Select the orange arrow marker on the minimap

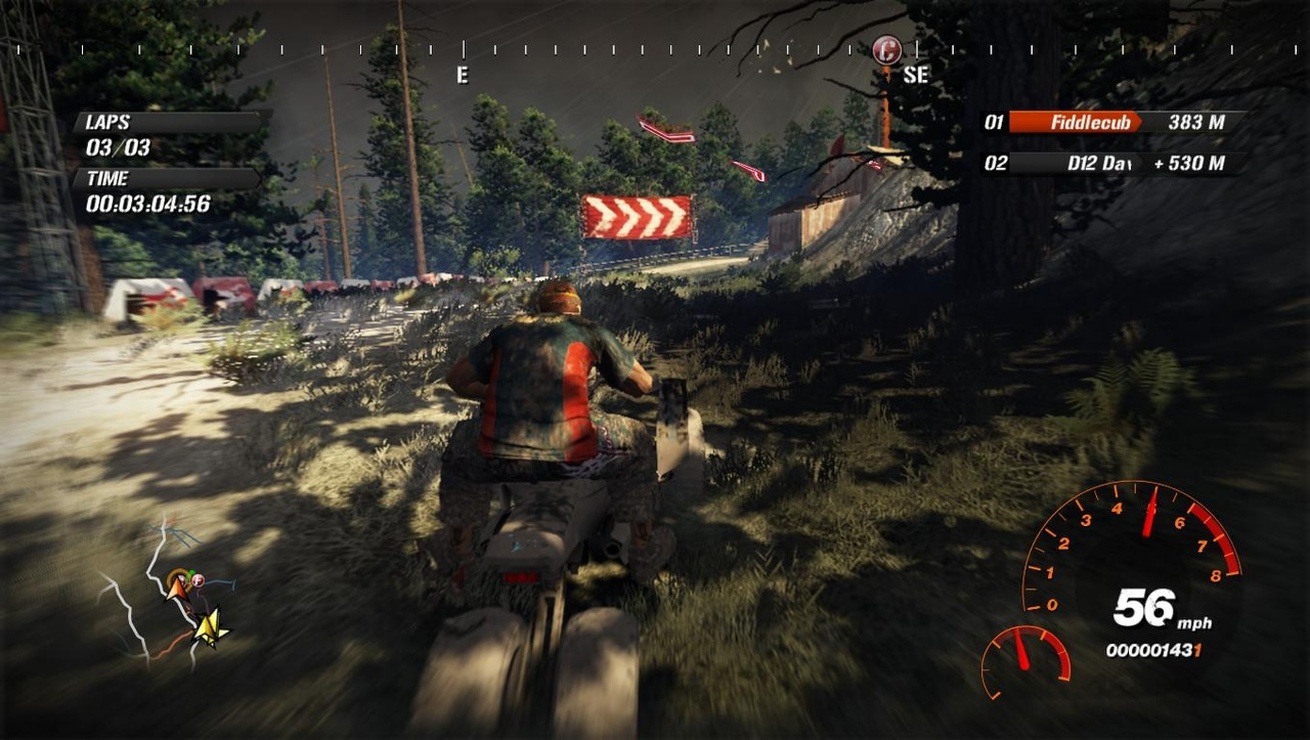[x=176, y=587]
